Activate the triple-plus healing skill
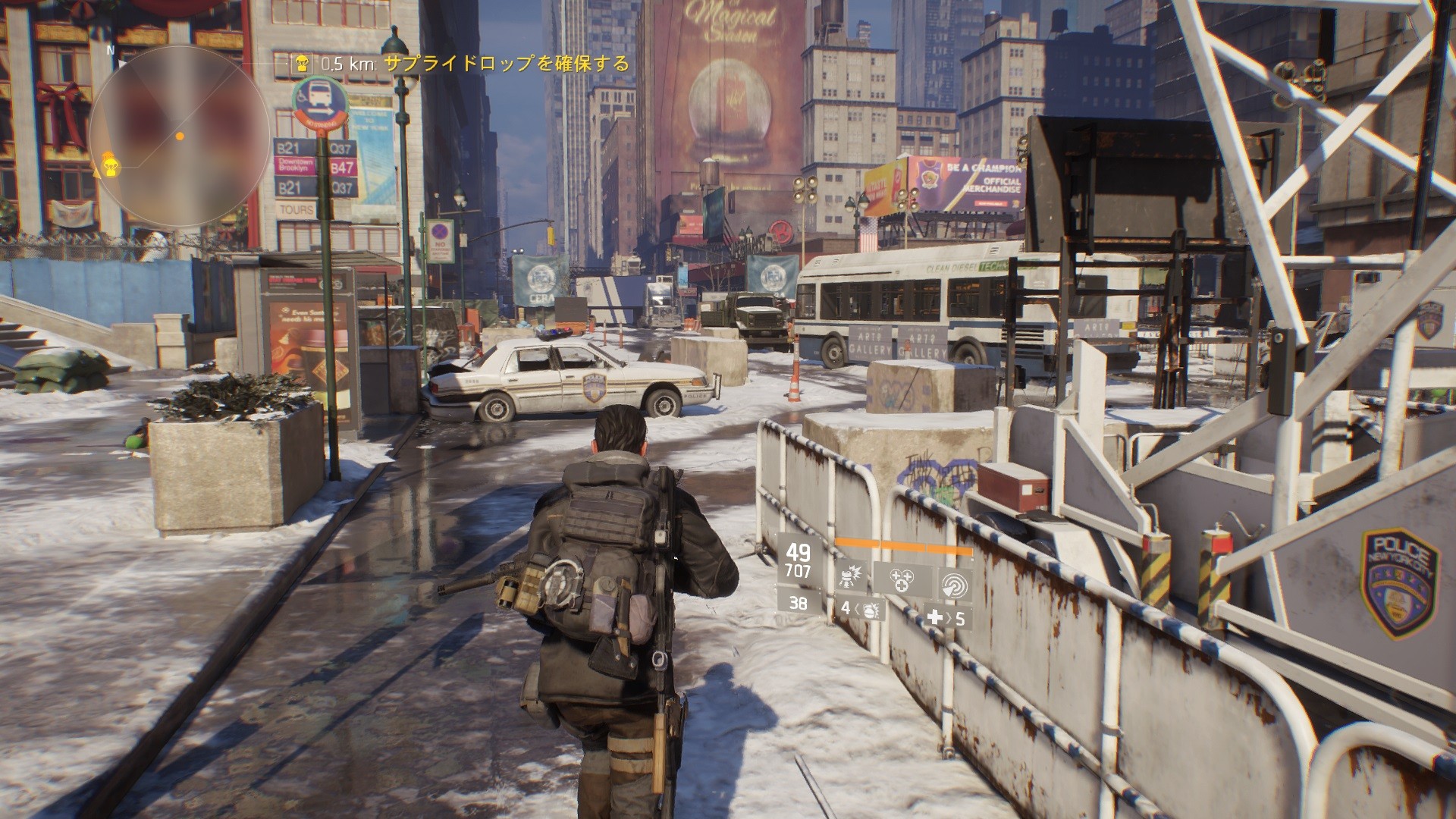 [902, 580]
